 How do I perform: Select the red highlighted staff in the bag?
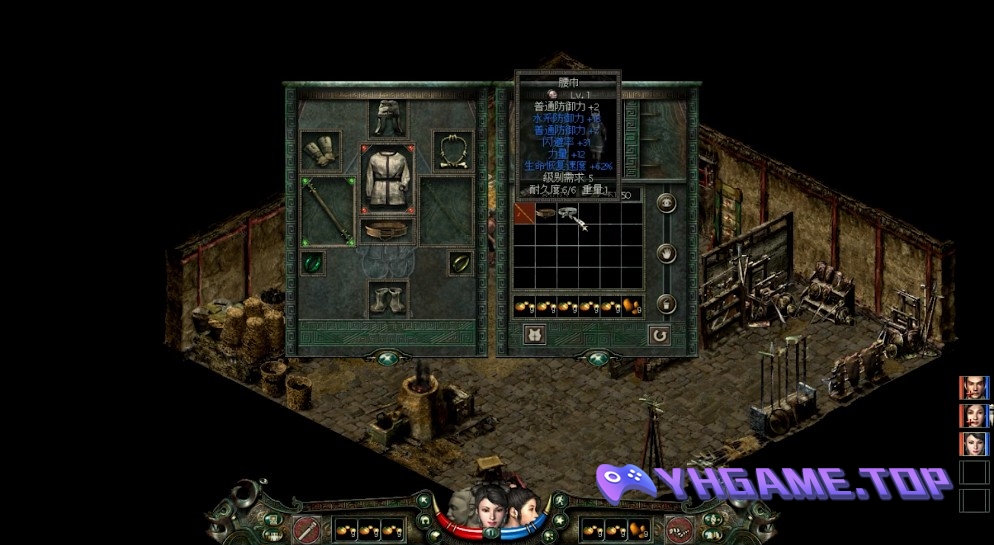tap(524, 213)
